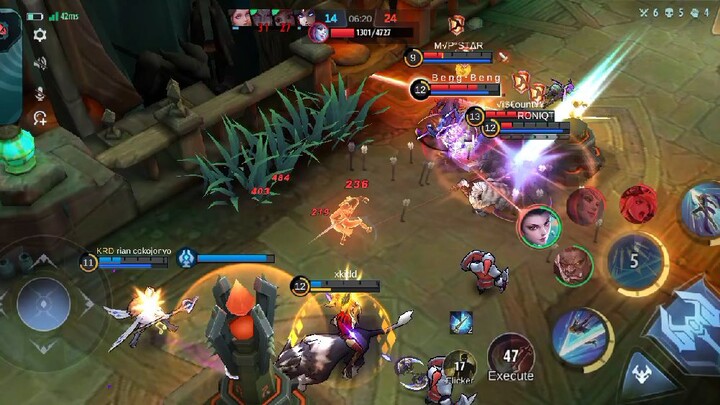Toggle the speaker sound icon
This screenshot has height=405, width=720.
click(x=40, y=63)
